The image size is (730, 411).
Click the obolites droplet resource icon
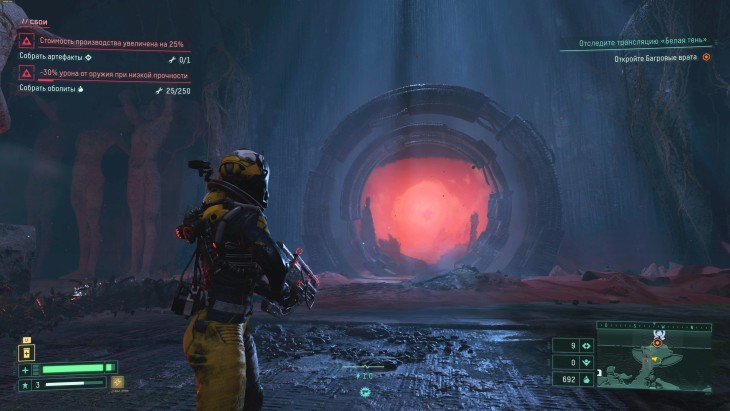586,379
